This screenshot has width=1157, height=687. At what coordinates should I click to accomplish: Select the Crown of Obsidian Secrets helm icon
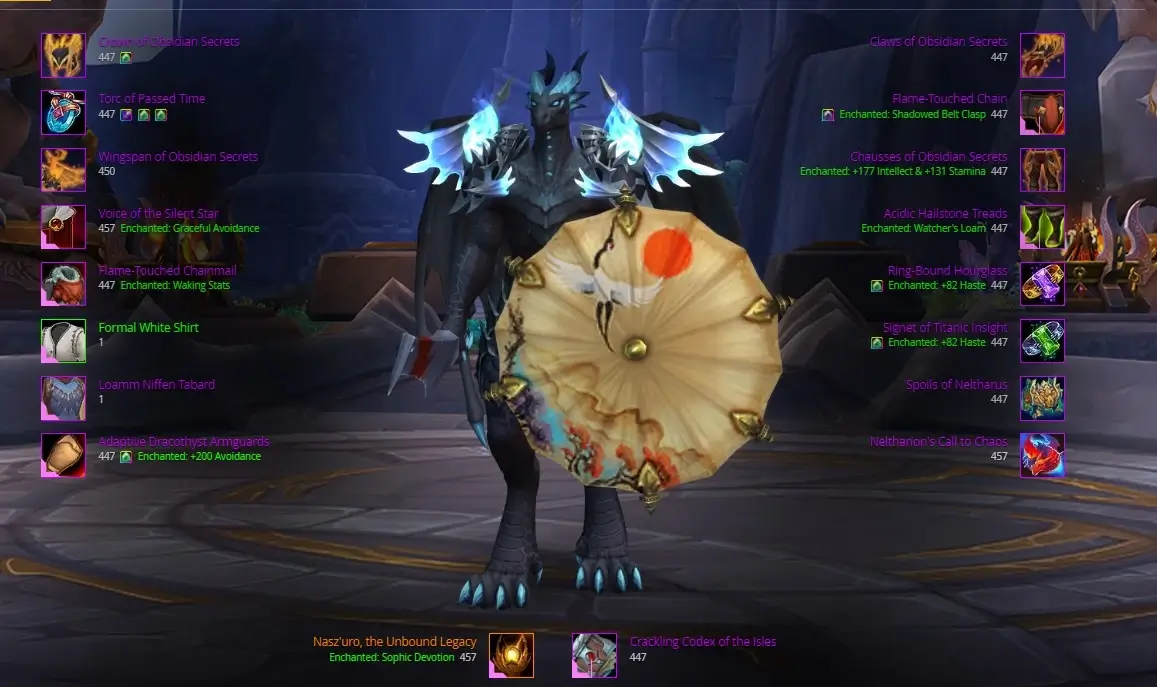[x=63, y=55]
